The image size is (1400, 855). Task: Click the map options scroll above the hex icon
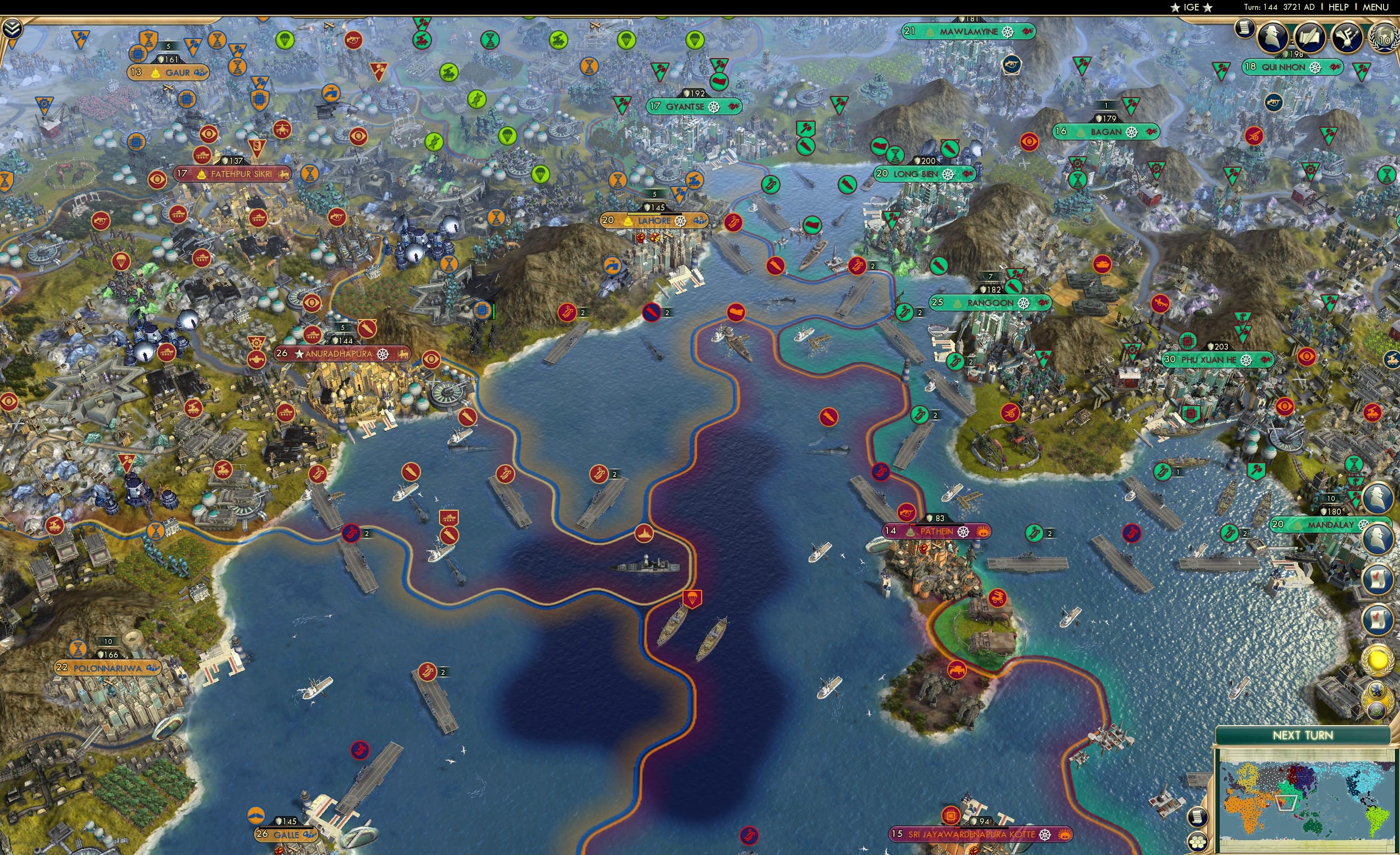point(1198,818)
